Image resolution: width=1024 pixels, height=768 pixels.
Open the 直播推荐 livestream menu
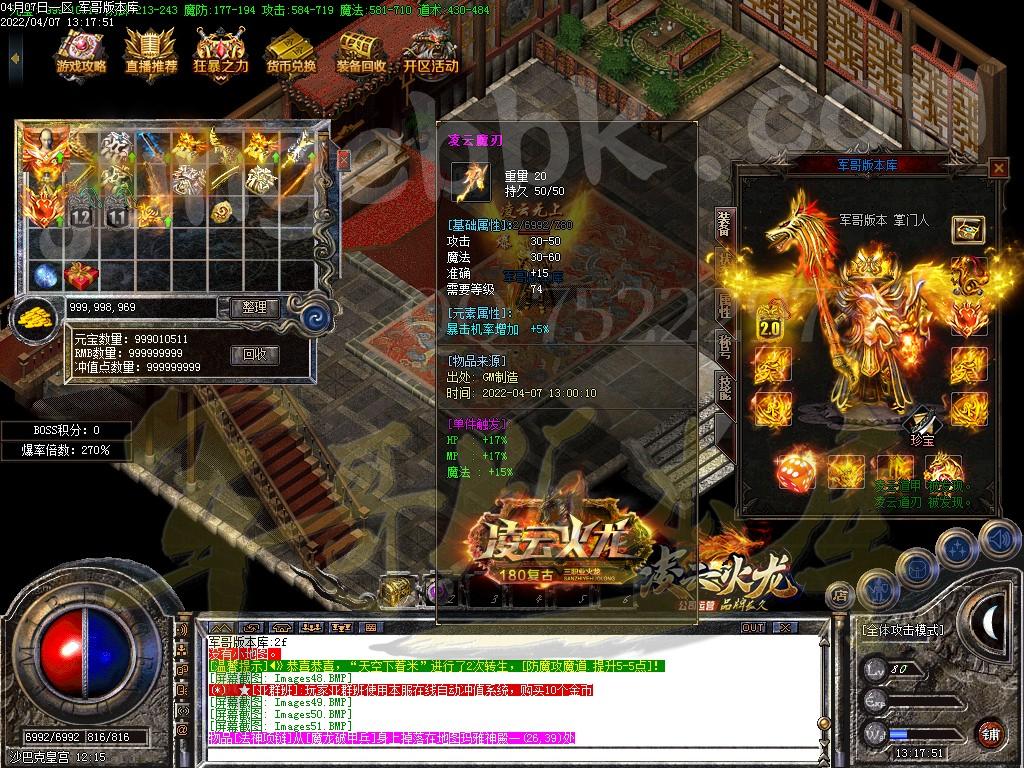151,52
